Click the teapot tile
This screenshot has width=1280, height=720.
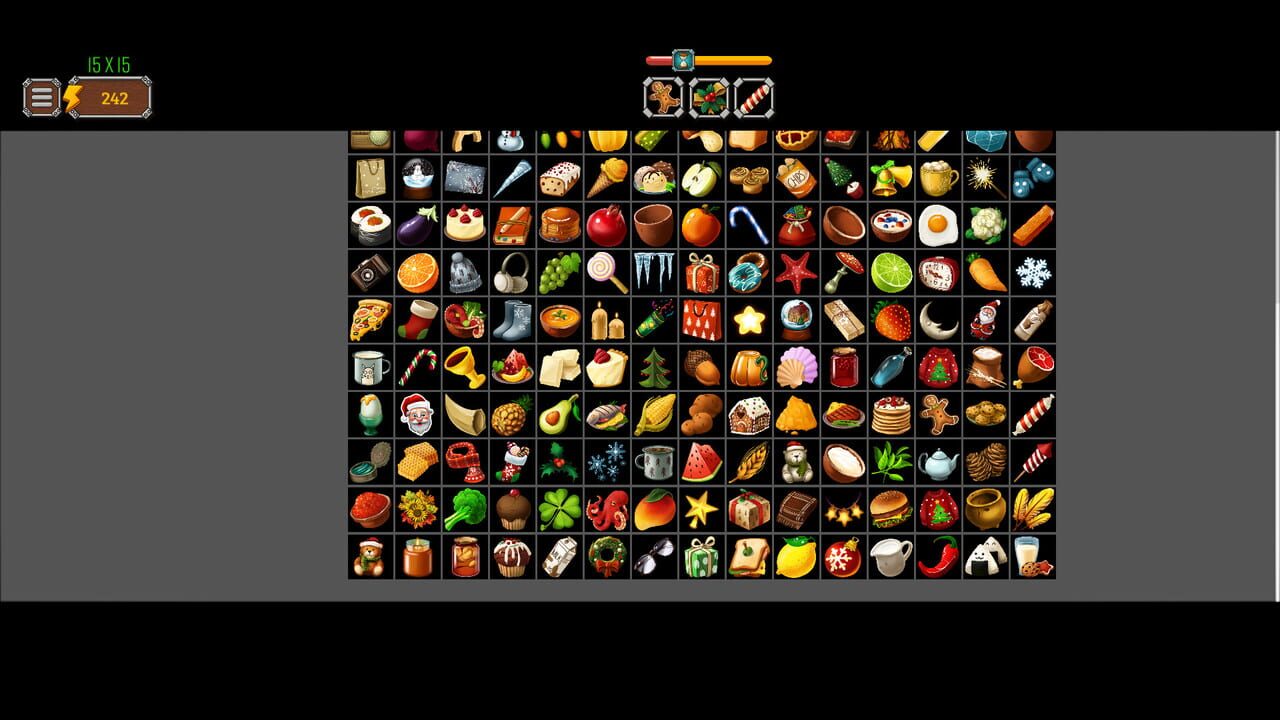tap(938, 463)
